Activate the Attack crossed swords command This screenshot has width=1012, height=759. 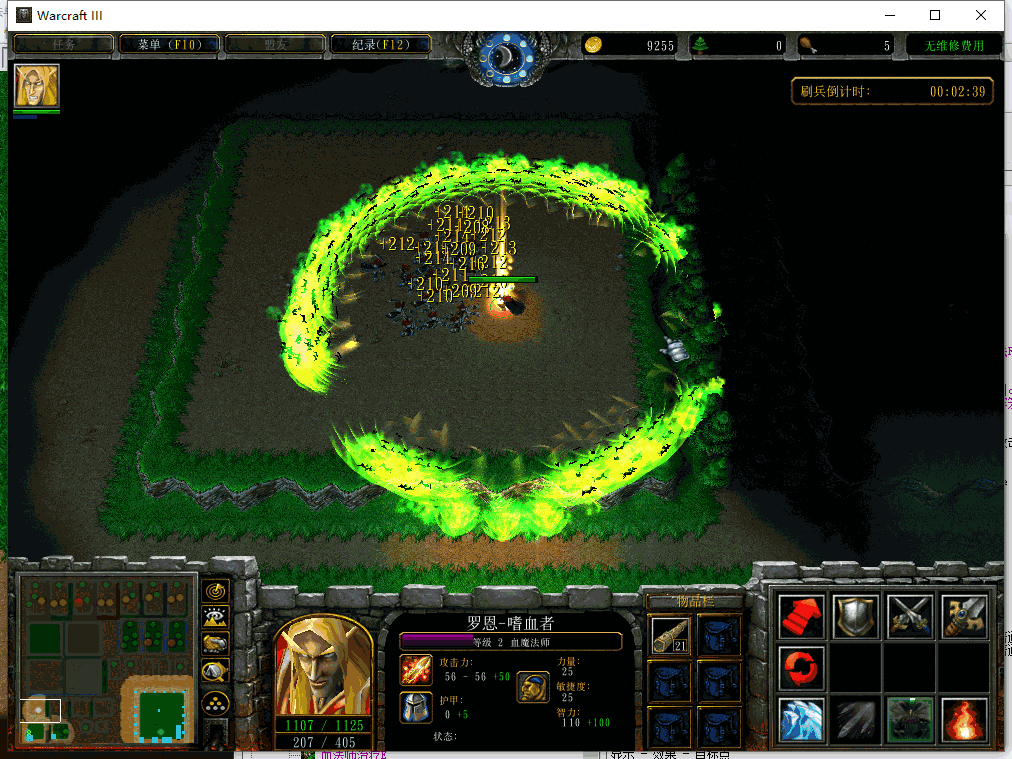(x=910, y=615)
